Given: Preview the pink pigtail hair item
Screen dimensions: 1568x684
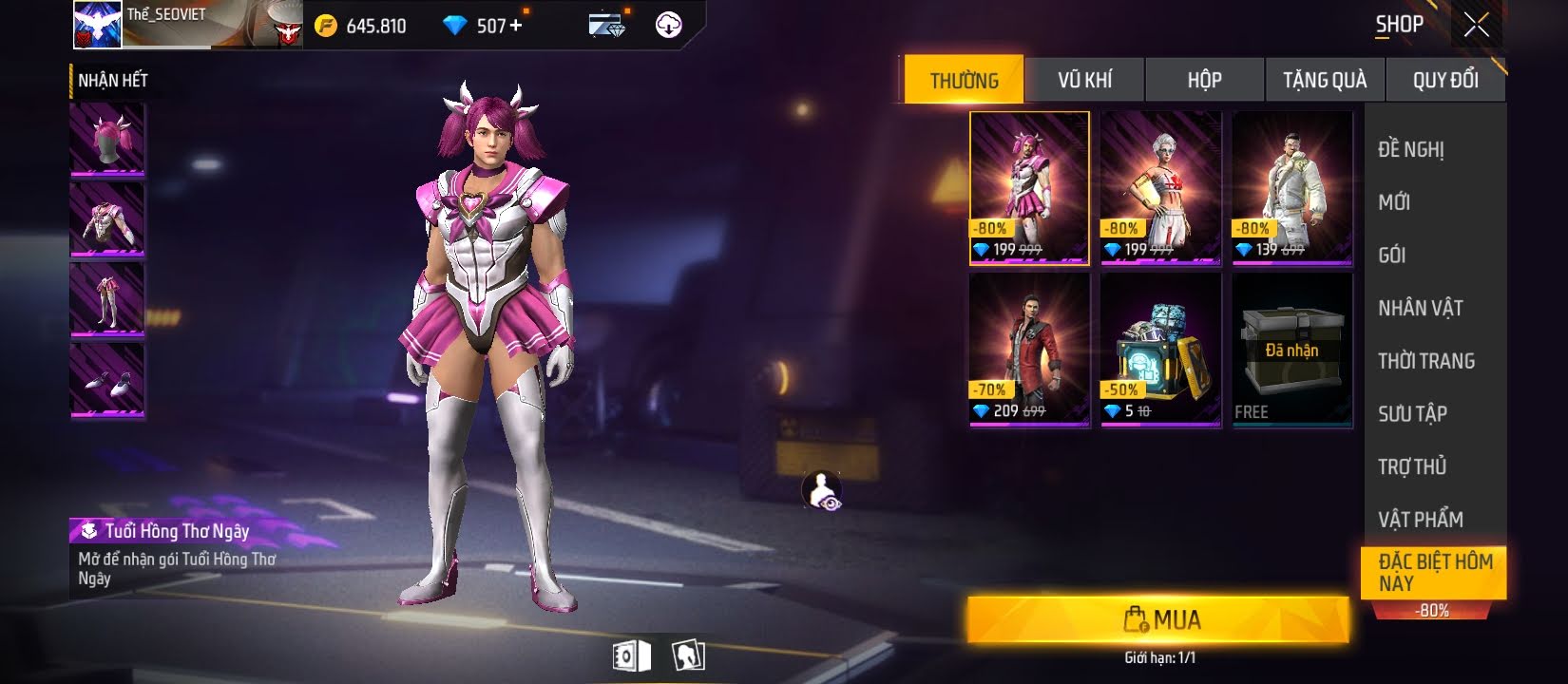Looking at the screenshot, I should pos(107,139).
